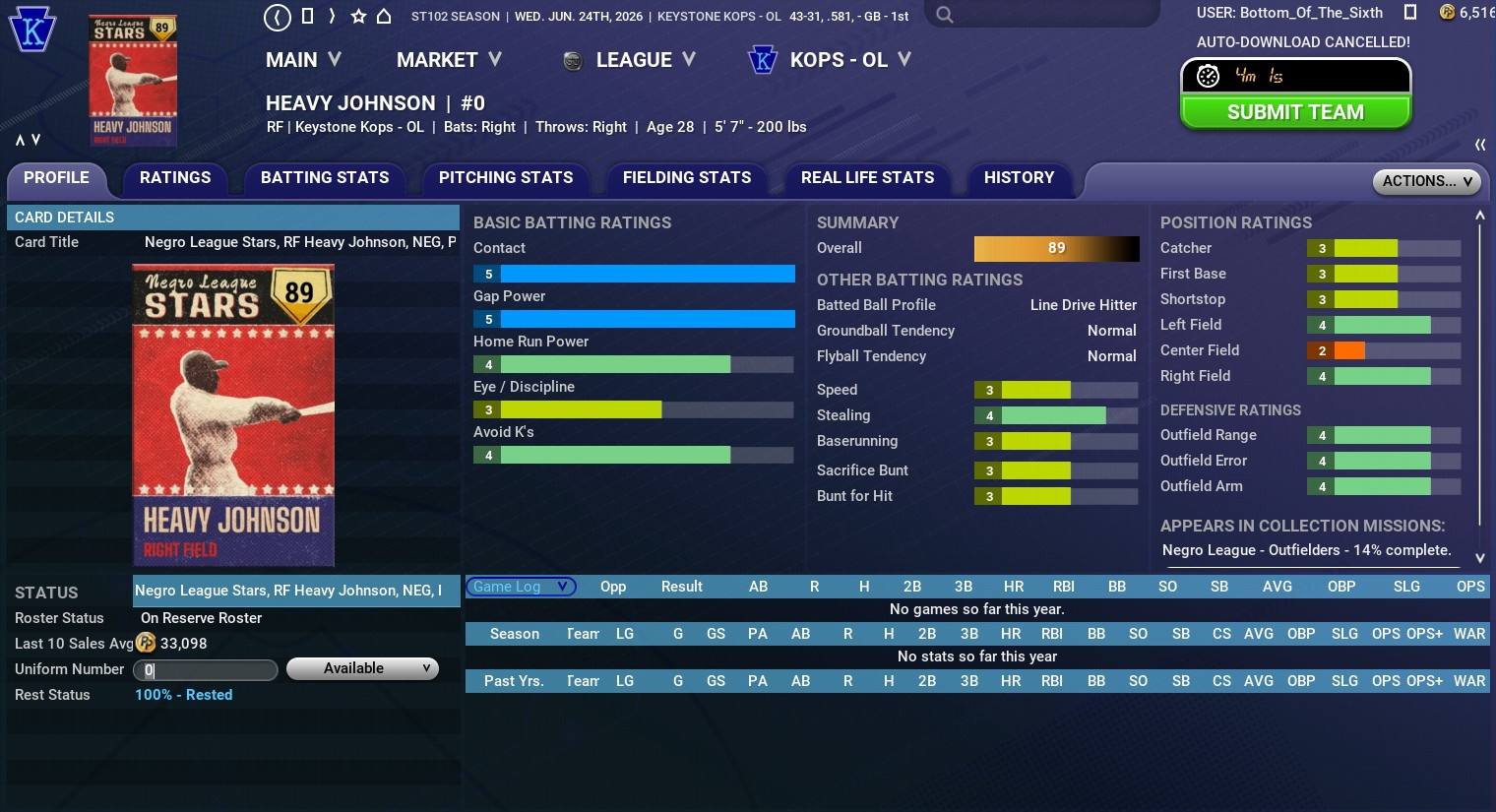The height and width of the screenshot is (812, 1496).
Task: Open the MAIN menu dropdown
Action: coord(303,60)
